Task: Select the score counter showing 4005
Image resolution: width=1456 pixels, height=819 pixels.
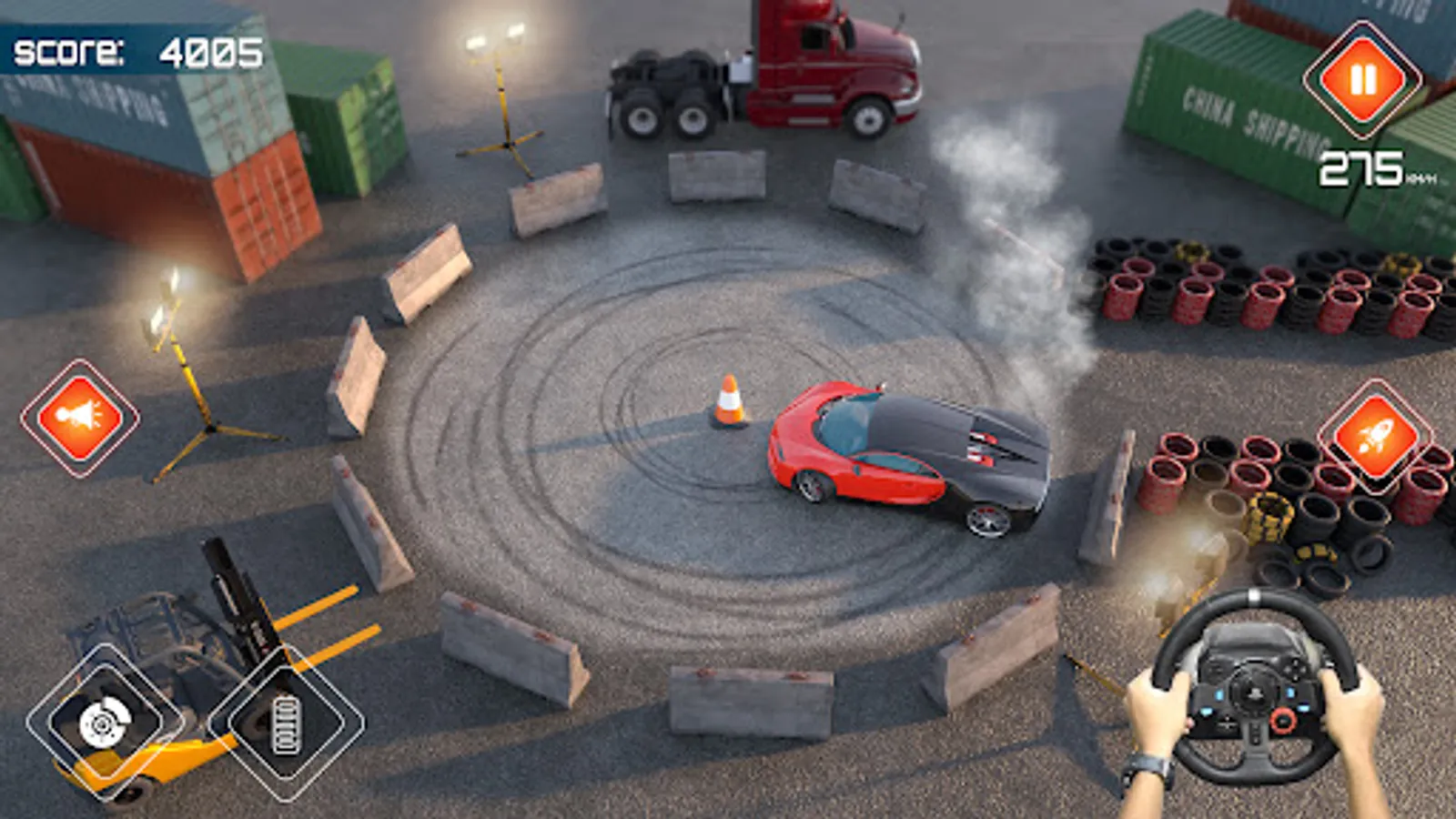Action: (x=136, y=50)
